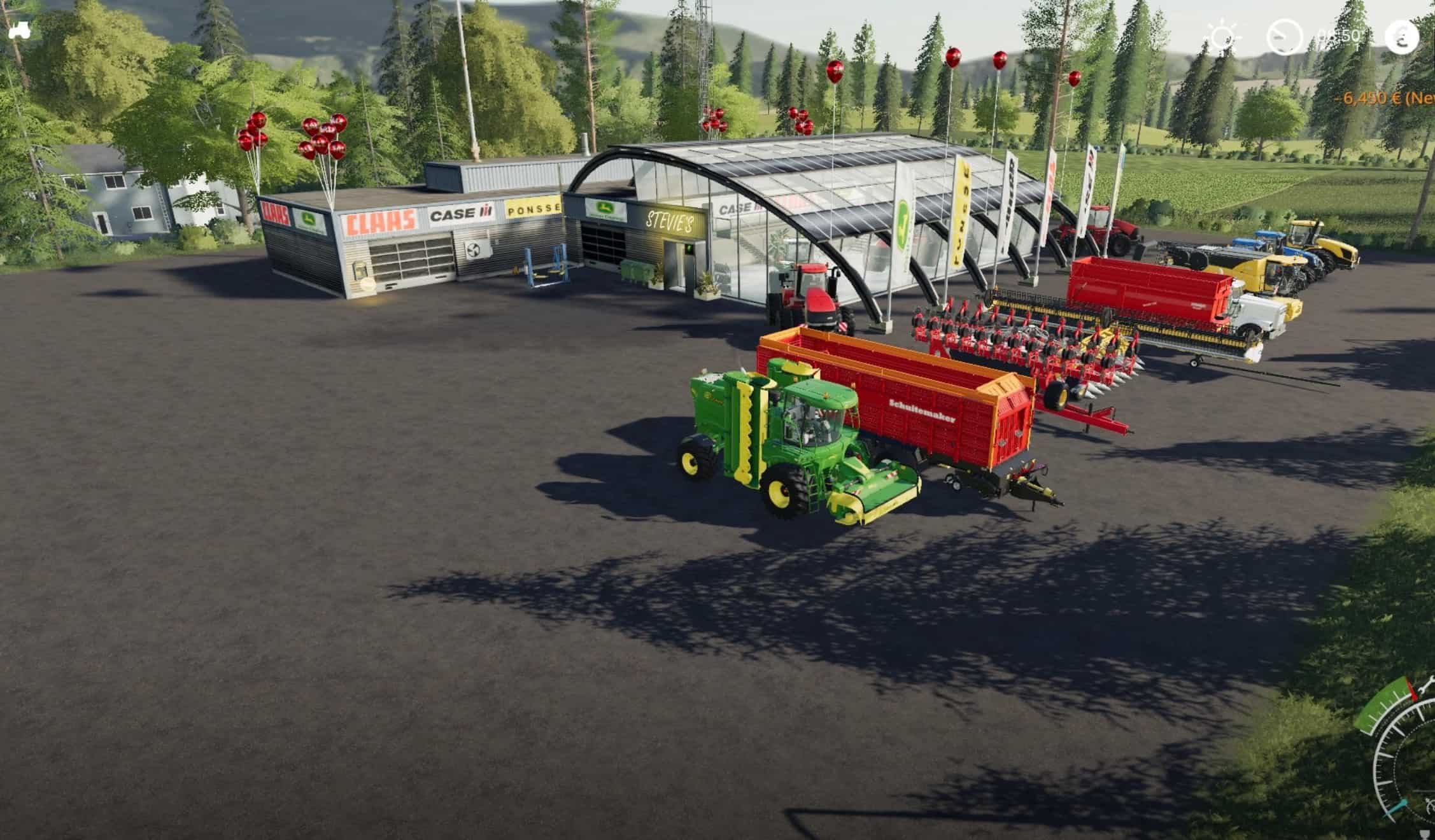Tap the euro money icon
1435x840 pixels.
point(1402,37)
